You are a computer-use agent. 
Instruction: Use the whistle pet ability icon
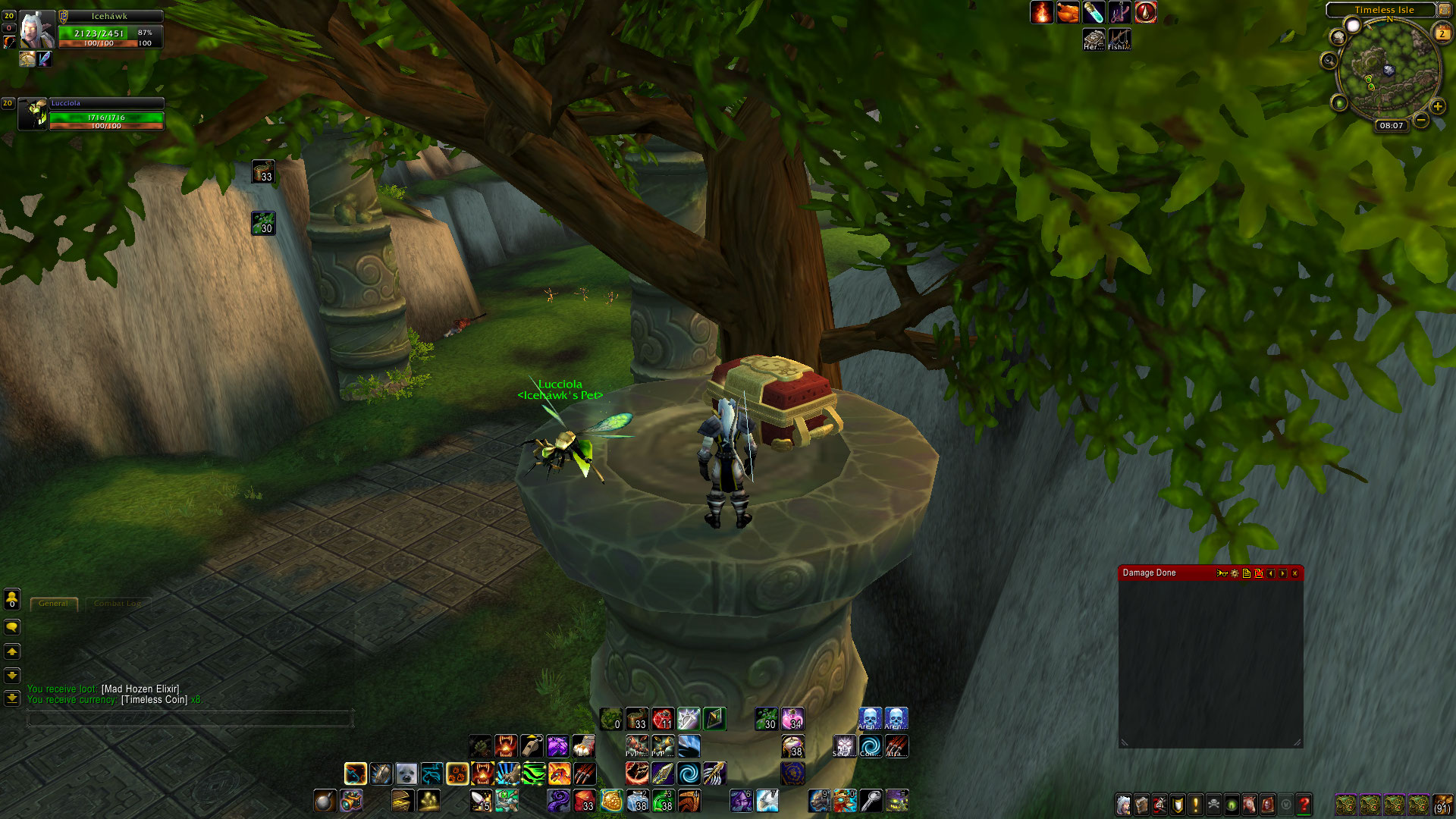[532, 746]
